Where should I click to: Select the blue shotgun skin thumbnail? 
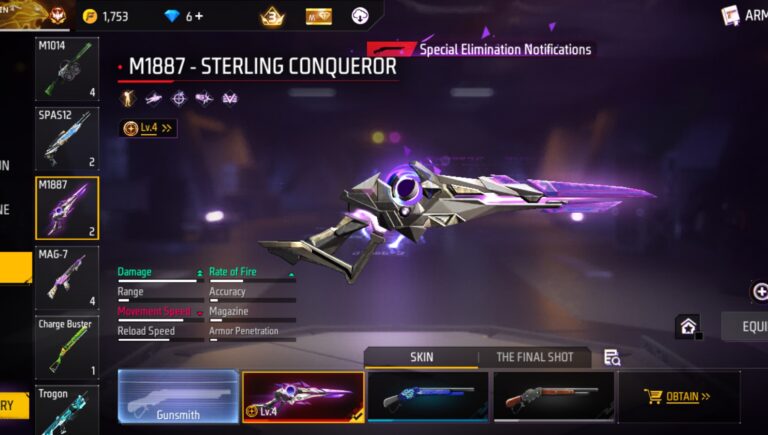(x=428, y=396)
